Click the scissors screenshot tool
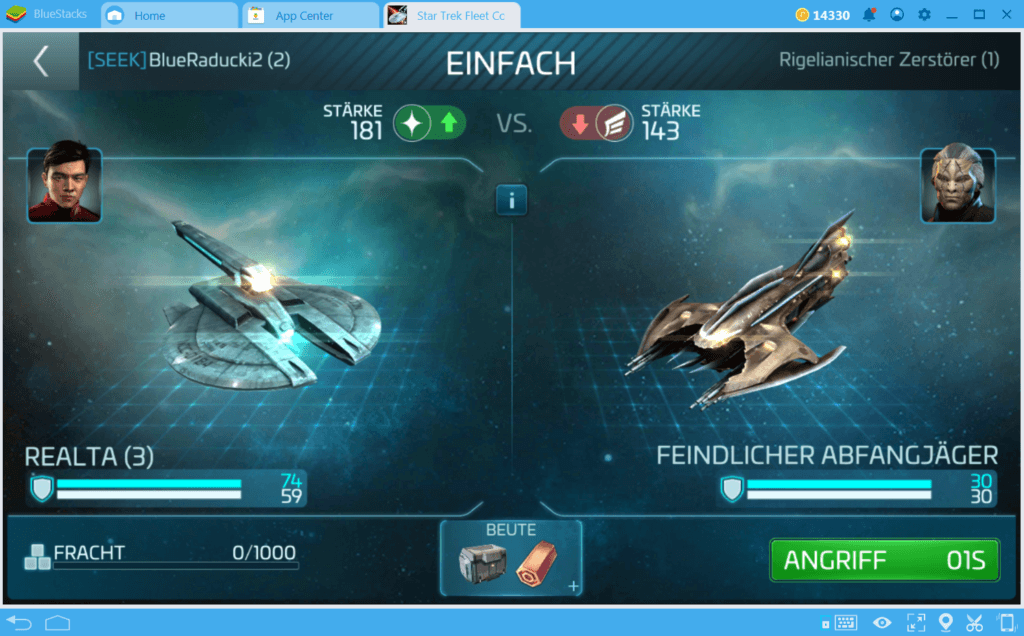The height and width of the screenshot is (636, 1024). click(x=975, y=623)
